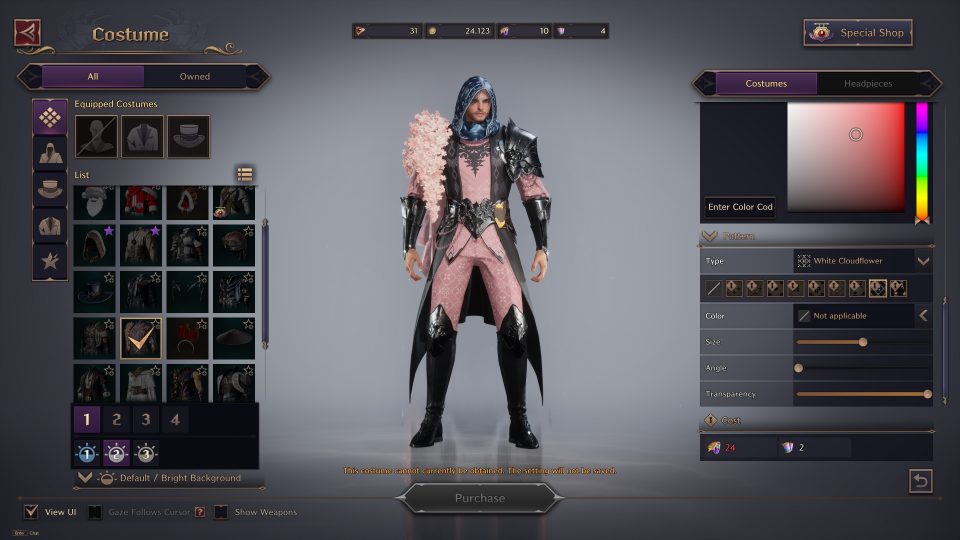Image resolution: width=960 pixels, height=540 pixels.
Task: Click the rainbow hue bar
Action: 921,160
